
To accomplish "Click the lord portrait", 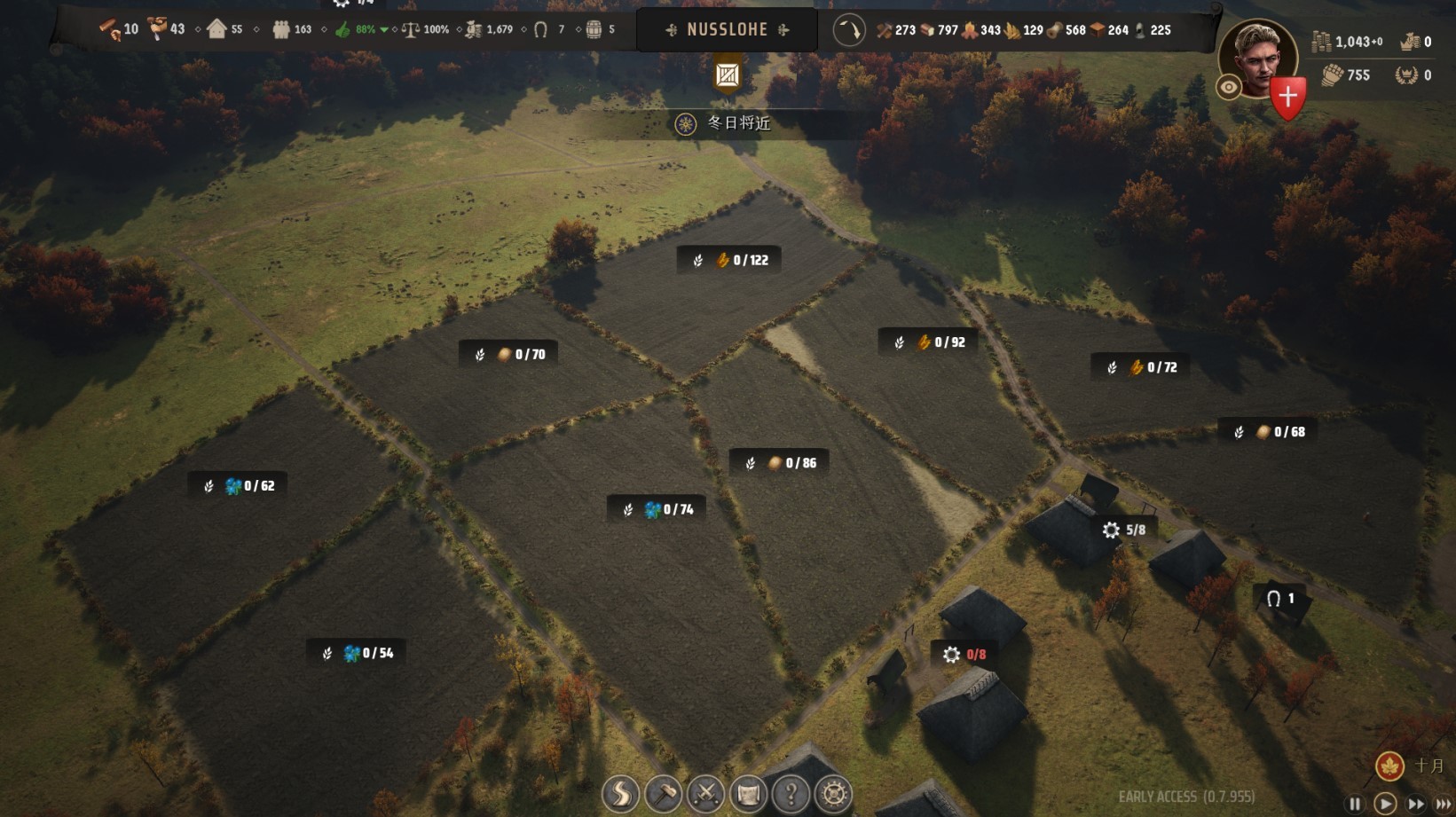I will [x=1257, y=58].
